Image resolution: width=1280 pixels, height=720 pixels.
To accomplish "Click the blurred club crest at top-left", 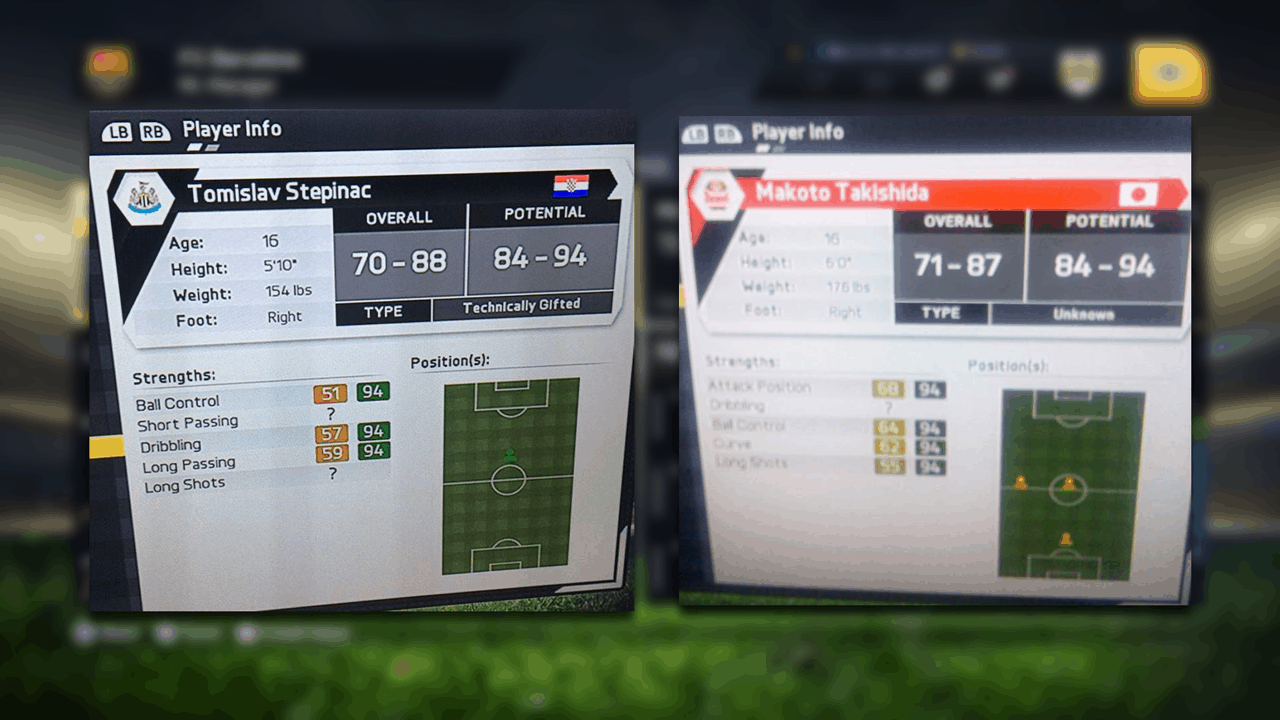I will click(108, 67).
